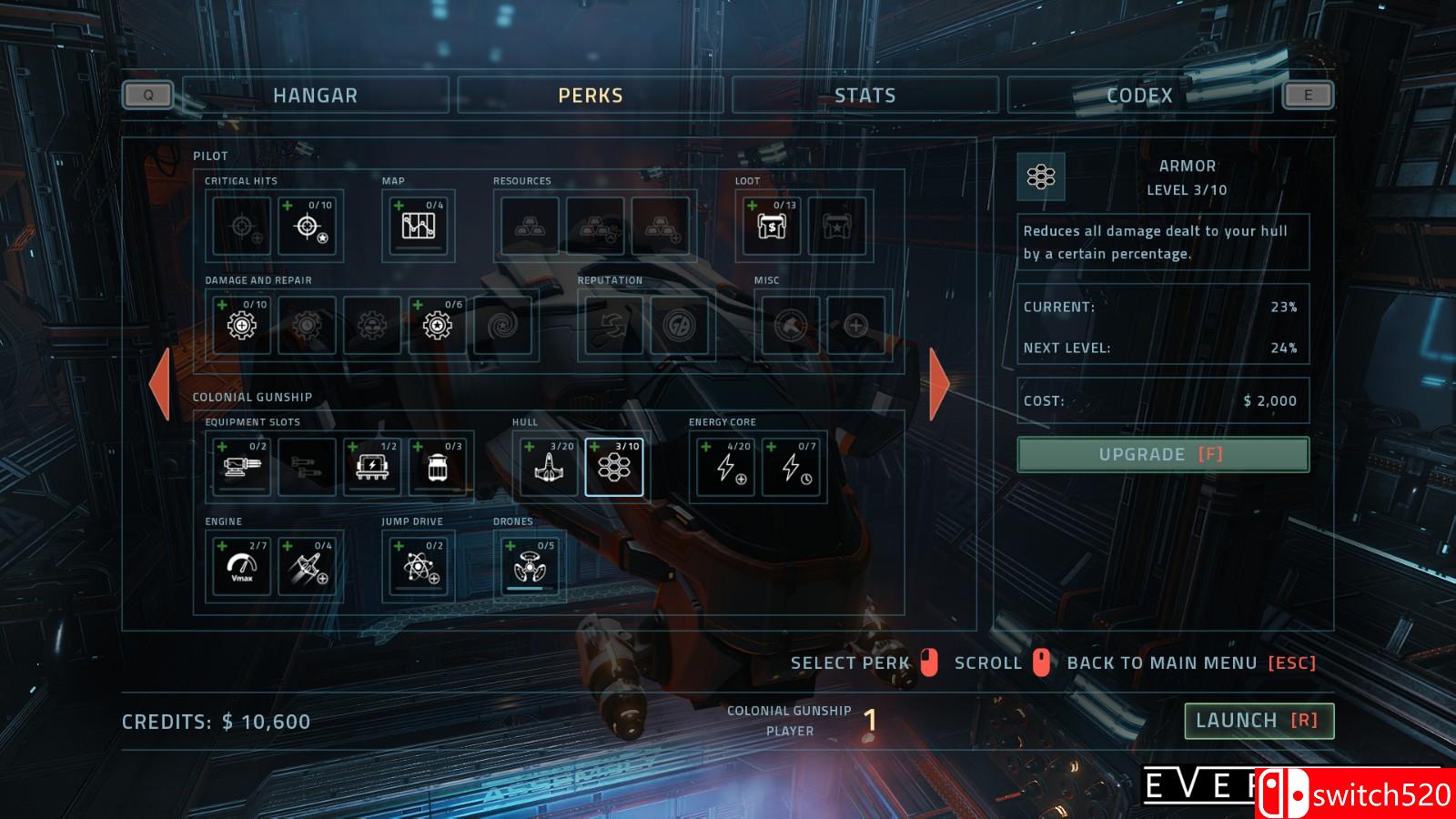Pick the Loot chest perk
The image size is (1456, 819).
click(x=772, y=226)
